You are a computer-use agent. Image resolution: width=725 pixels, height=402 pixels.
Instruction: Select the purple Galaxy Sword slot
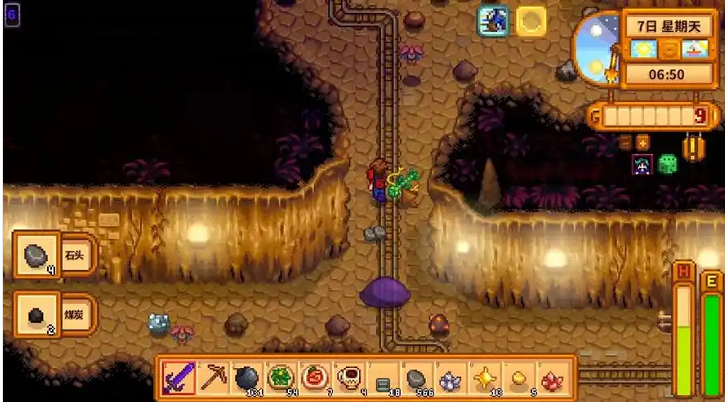click(179, 379)
